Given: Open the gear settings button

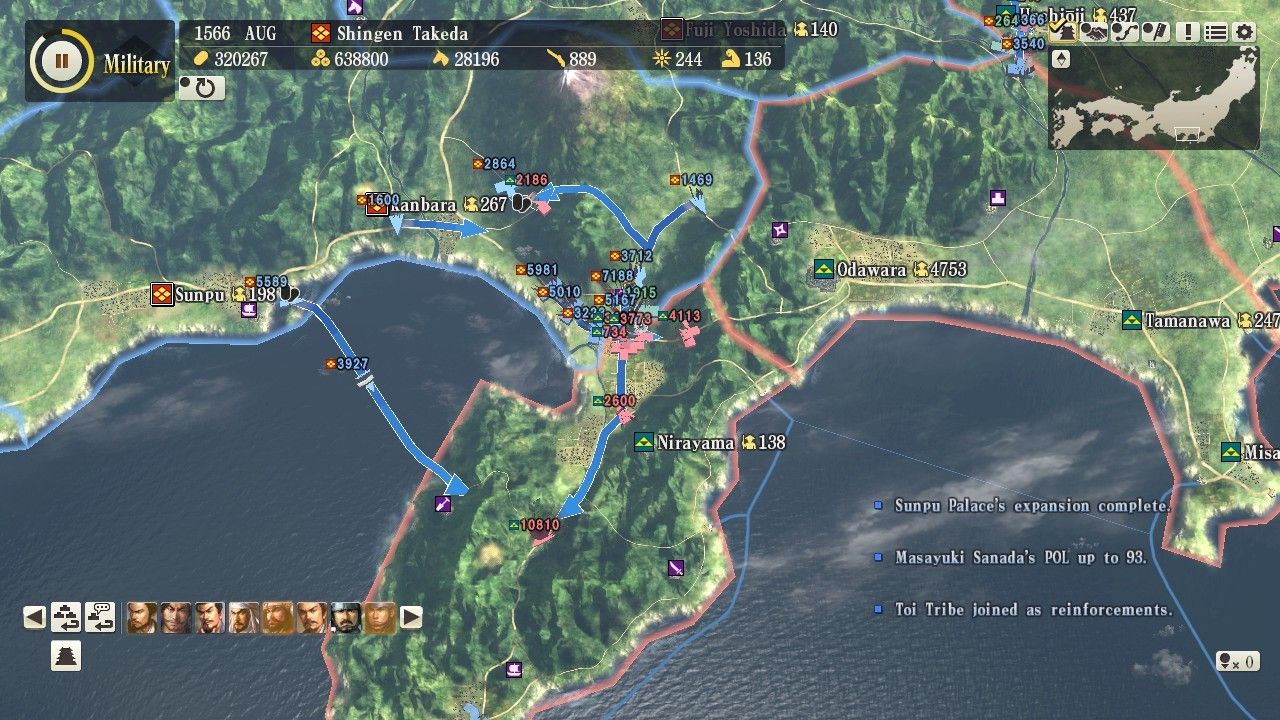Looking at the screenshot, I should pyautogui.click(x=1244, y=32).
